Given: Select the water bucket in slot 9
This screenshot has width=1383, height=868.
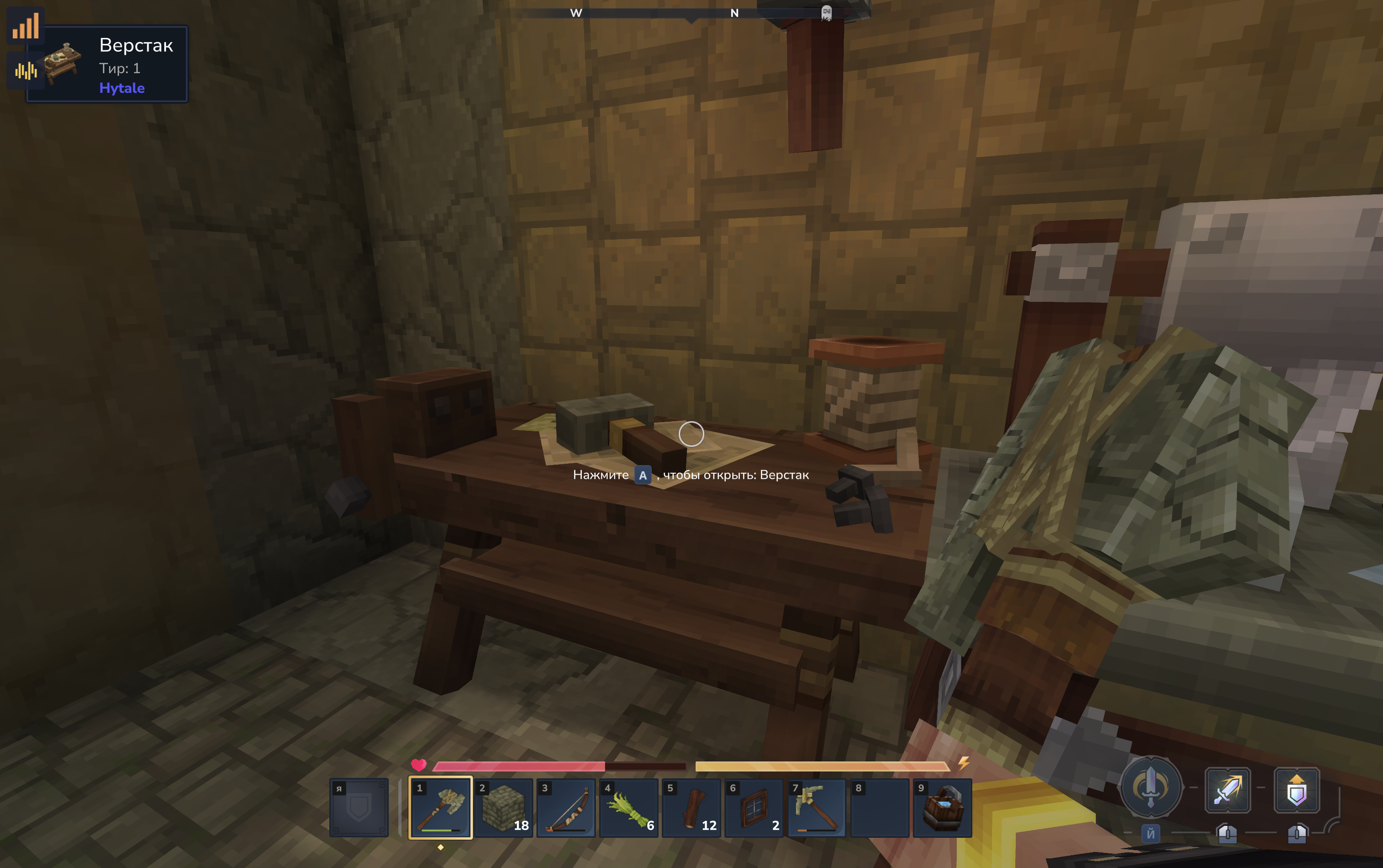Looking at the screenshot, I should pyautogui.click(x=942, y=807).
